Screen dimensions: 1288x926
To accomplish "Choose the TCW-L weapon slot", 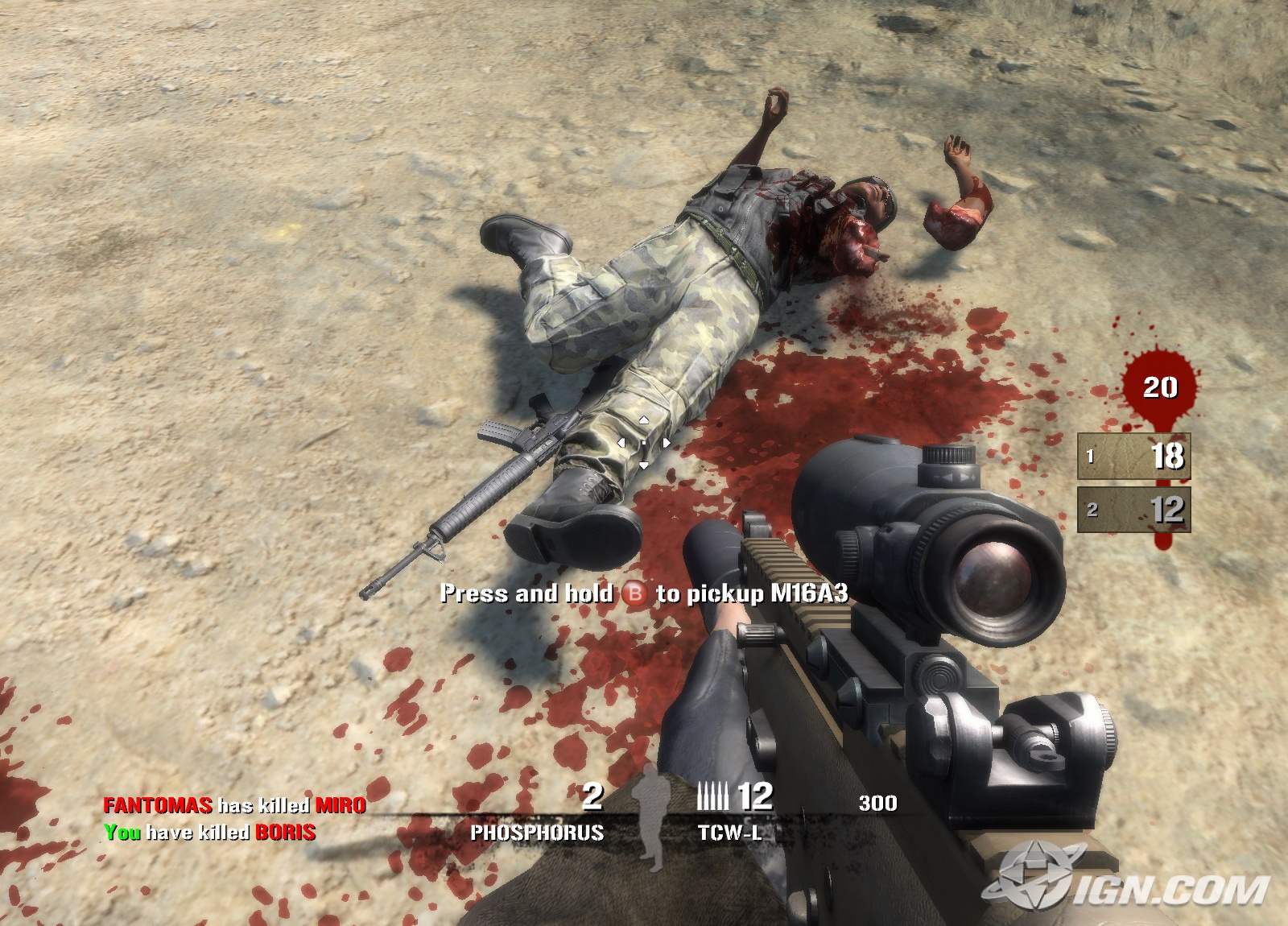I will [729, 831].
